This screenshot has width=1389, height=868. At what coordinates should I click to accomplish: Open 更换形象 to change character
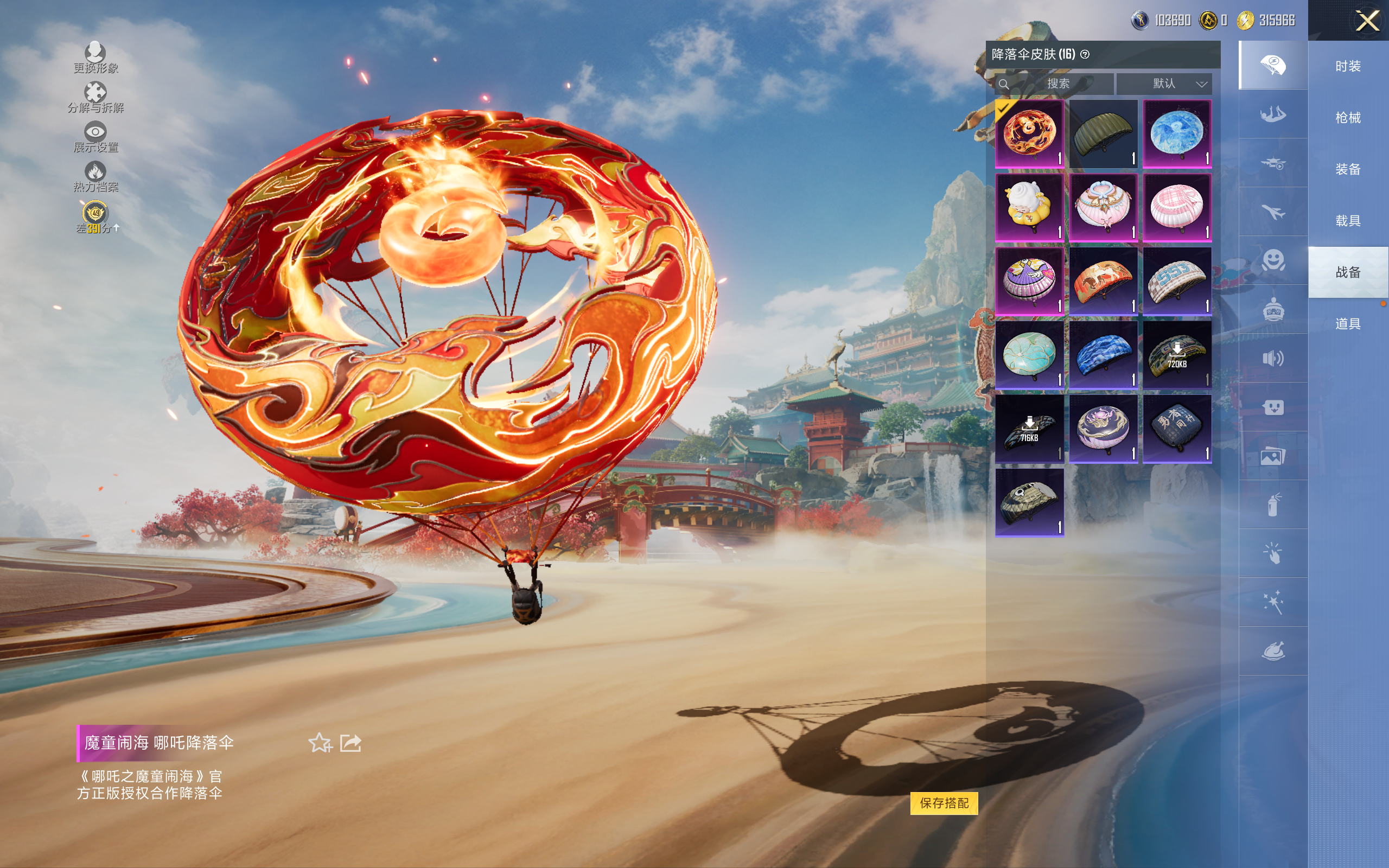pos(95,58)
